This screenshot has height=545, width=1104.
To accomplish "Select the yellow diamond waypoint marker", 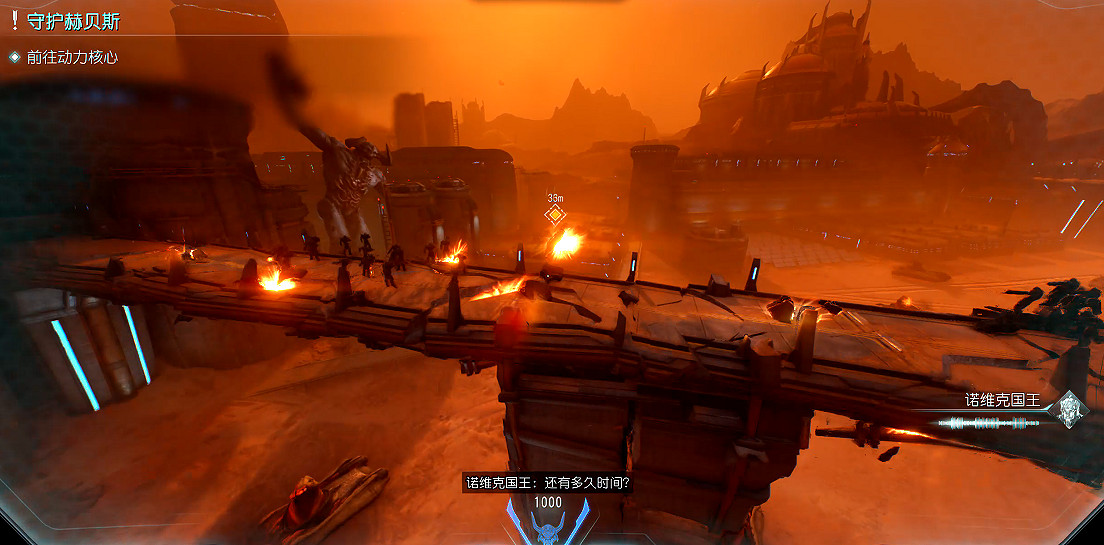I will point(555,215).
